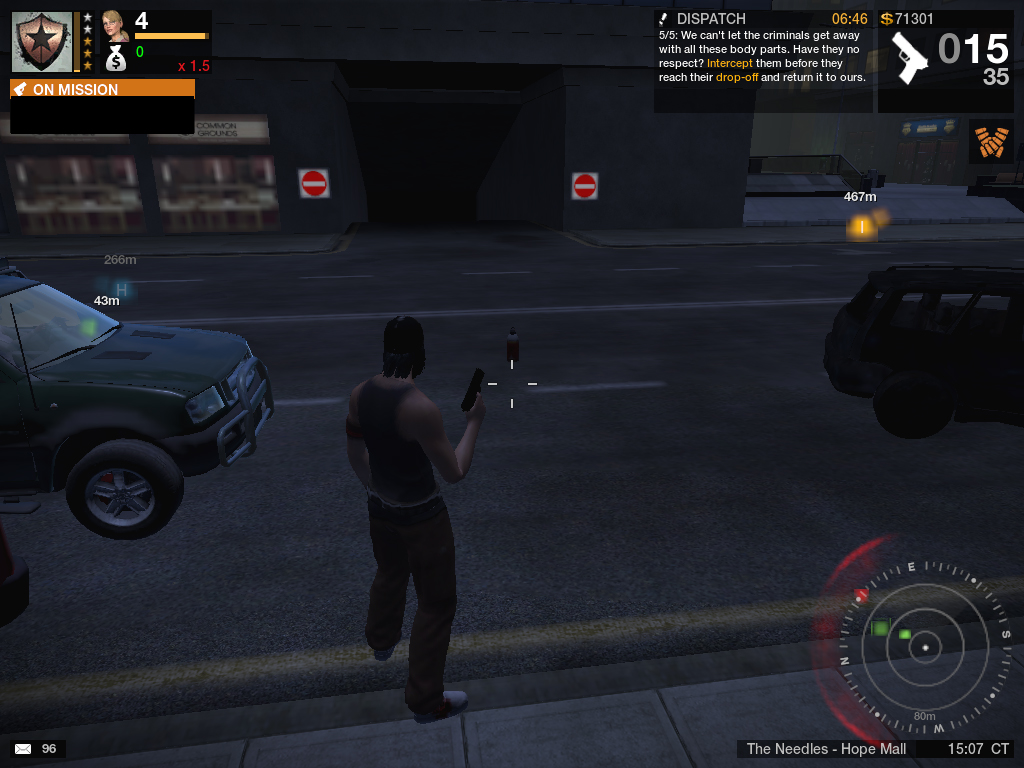Open the On Mission tracker banner
The height and width of the screenshot is (768, 1024).
102,89
